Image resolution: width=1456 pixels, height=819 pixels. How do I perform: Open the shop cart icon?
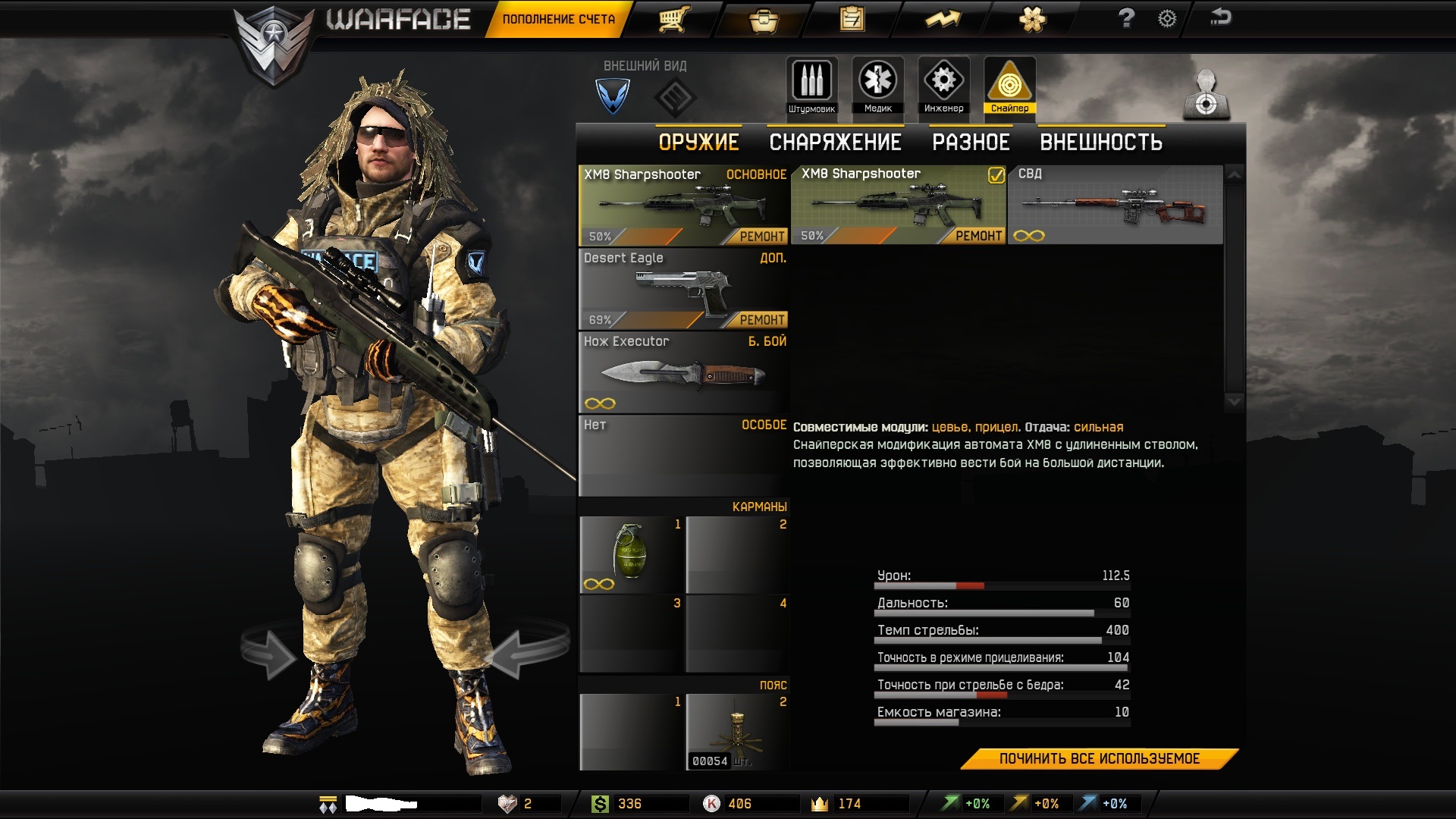pos(673,19)
